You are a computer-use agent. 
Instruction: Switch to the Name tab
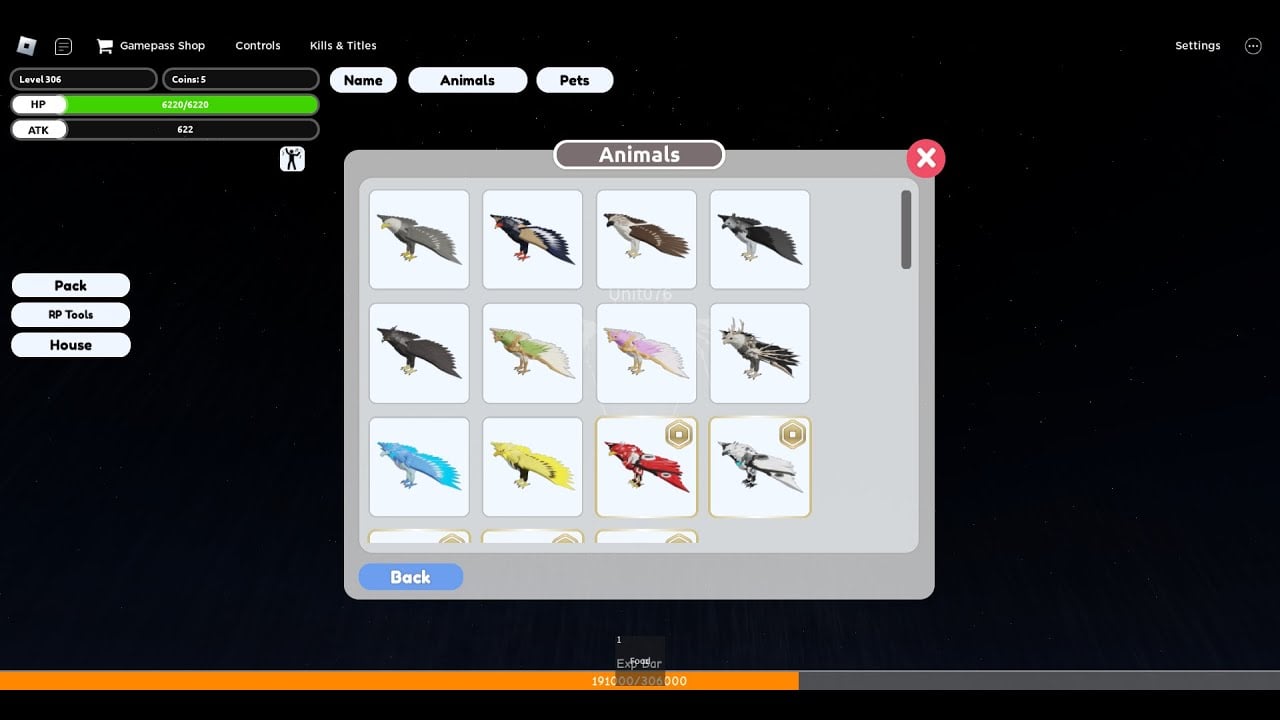pyautogui.click(x=363, y=79)
